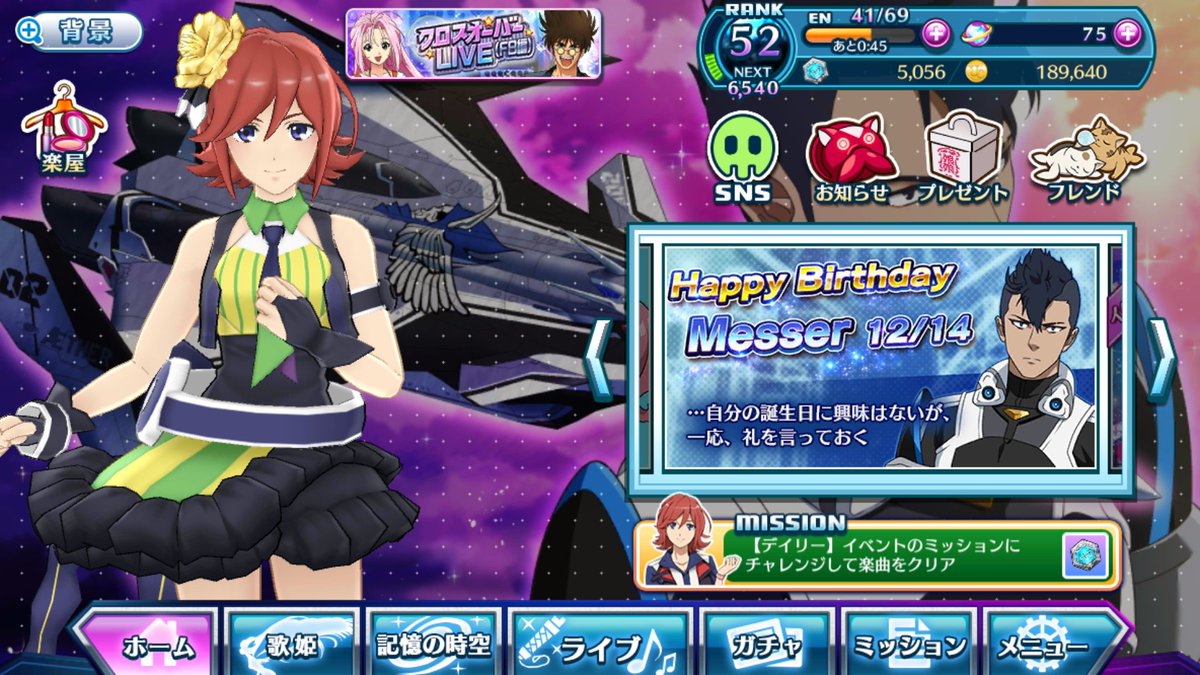Switch to the 歌姫 diva tab

(x=292, y=645)
